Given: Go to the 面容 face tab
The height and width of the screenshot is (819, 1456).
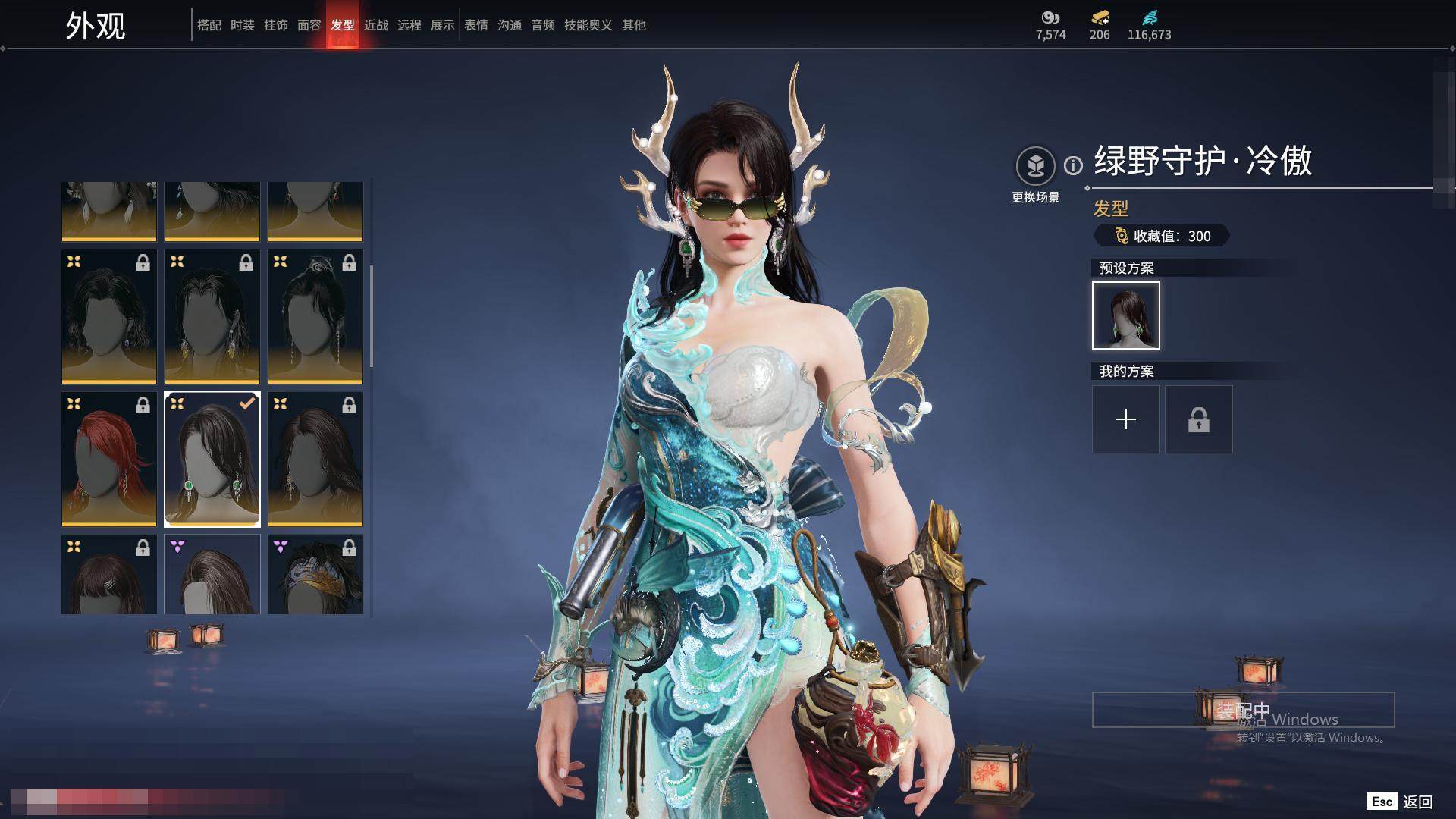Looking at the screenshot, I should pyautogui.click(x=309, y=25).
